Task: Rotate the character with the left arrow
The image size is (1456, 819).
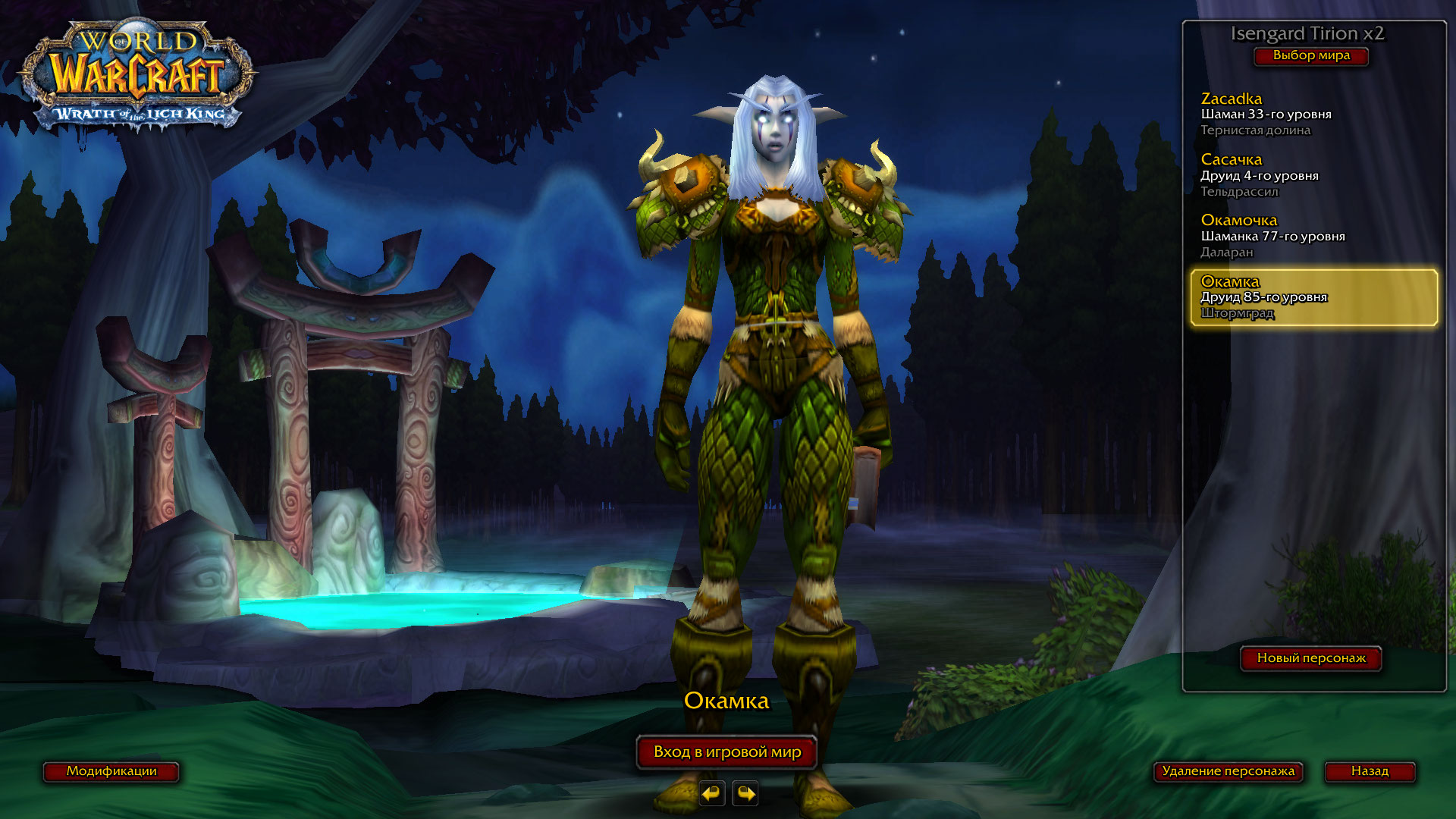Action: click(x=711, y=793)
